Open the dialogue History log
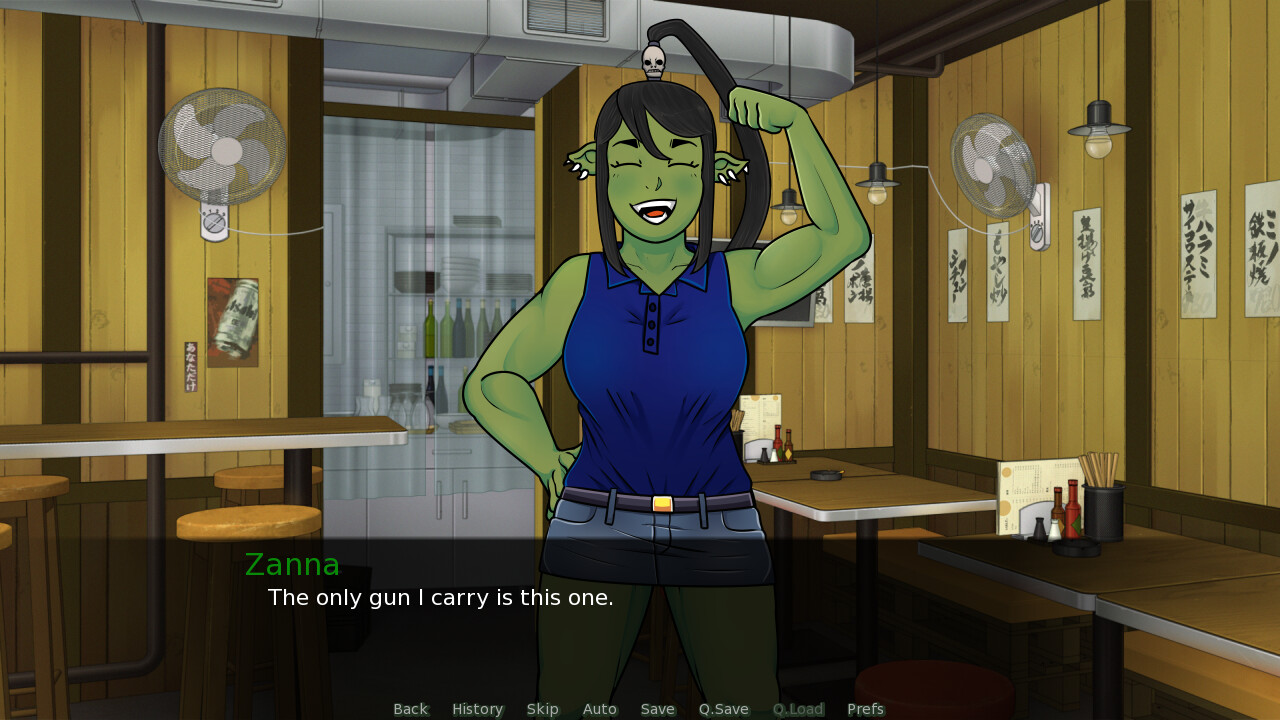1280x720 pixels. coord(477,709)
